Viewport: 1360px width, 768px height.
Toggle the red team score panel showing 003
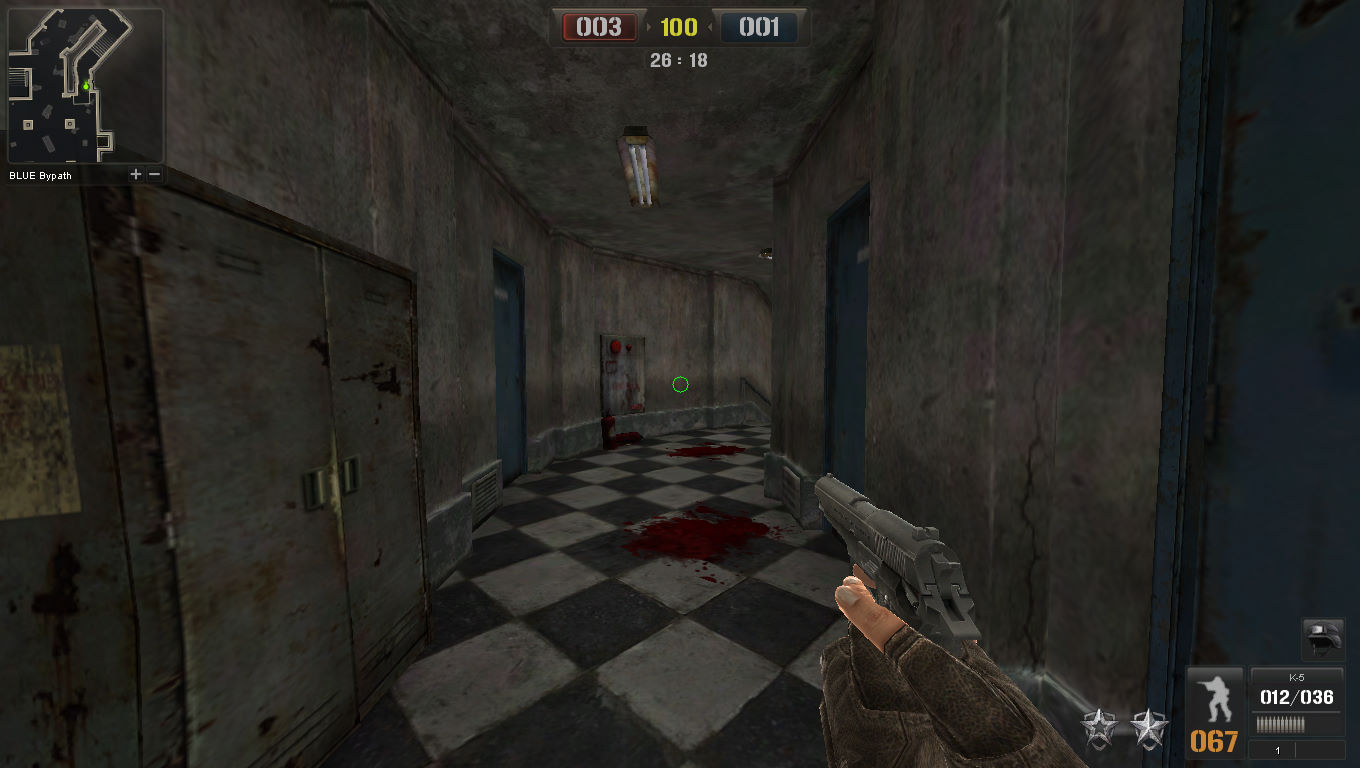(x=598, y=28)
